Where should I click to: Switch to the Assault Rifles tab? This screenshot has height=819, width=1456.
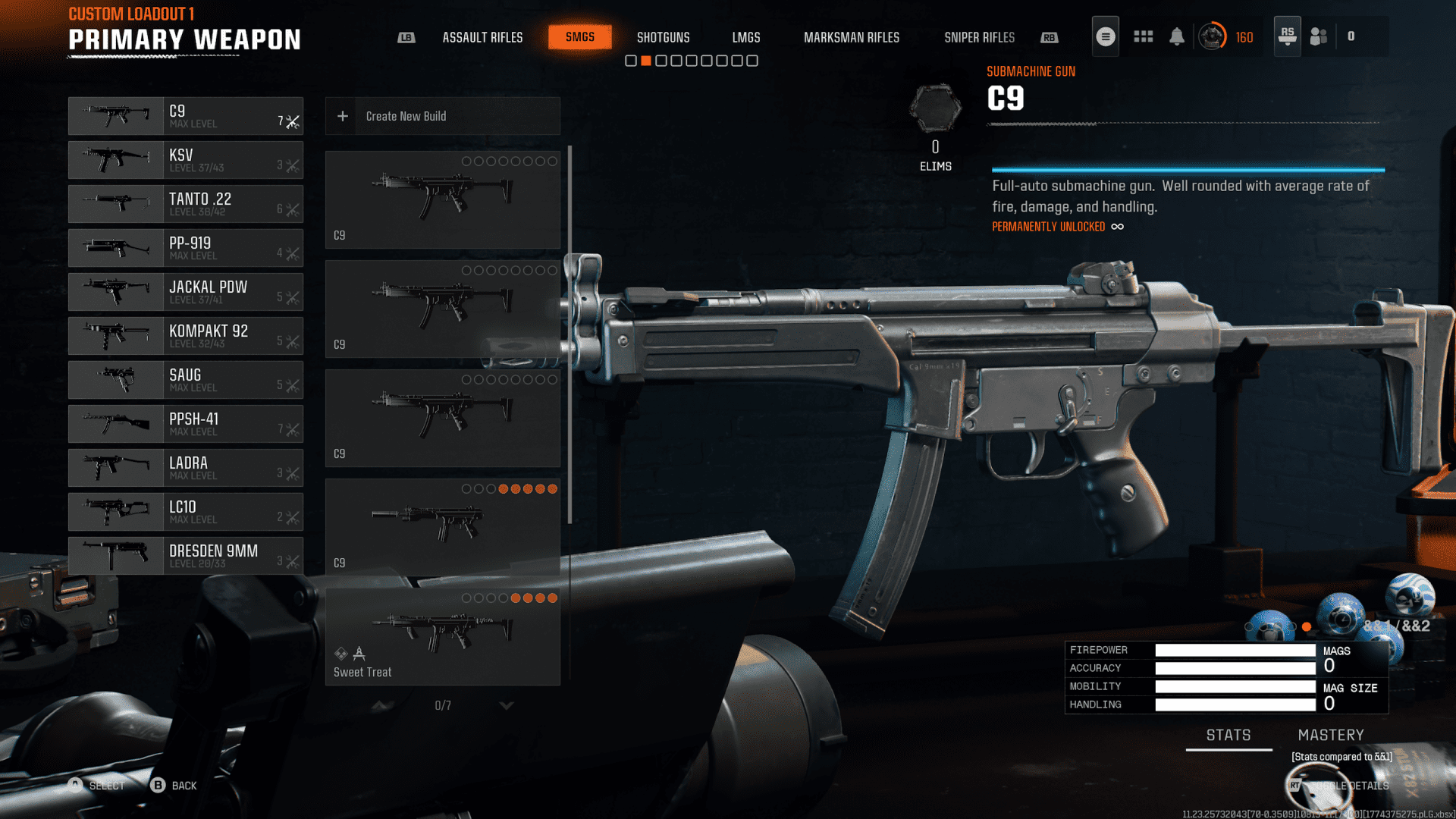[482, 37]
